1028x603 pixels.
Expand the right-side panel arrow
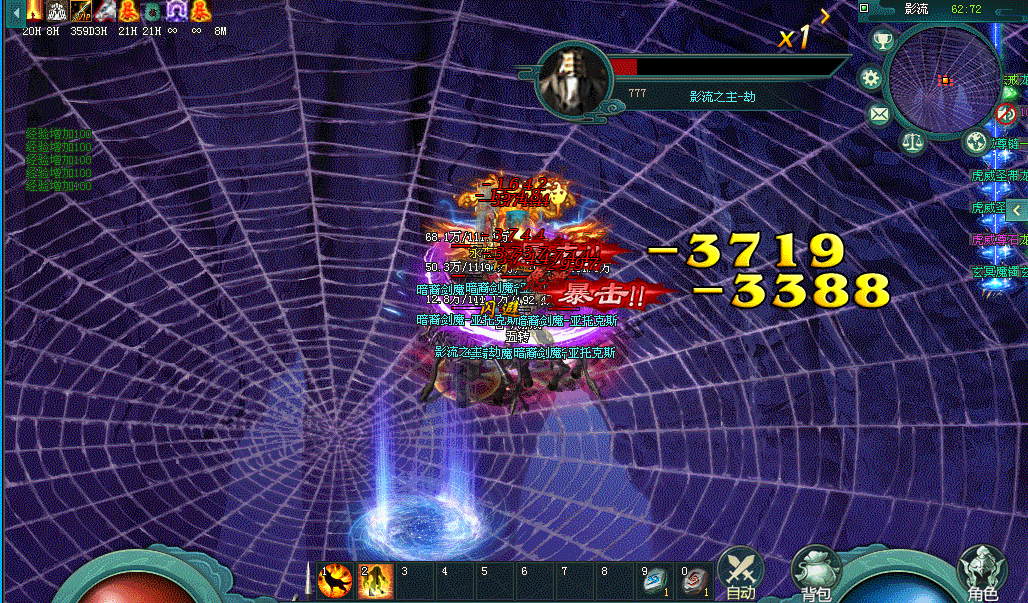pos(1017,210)
